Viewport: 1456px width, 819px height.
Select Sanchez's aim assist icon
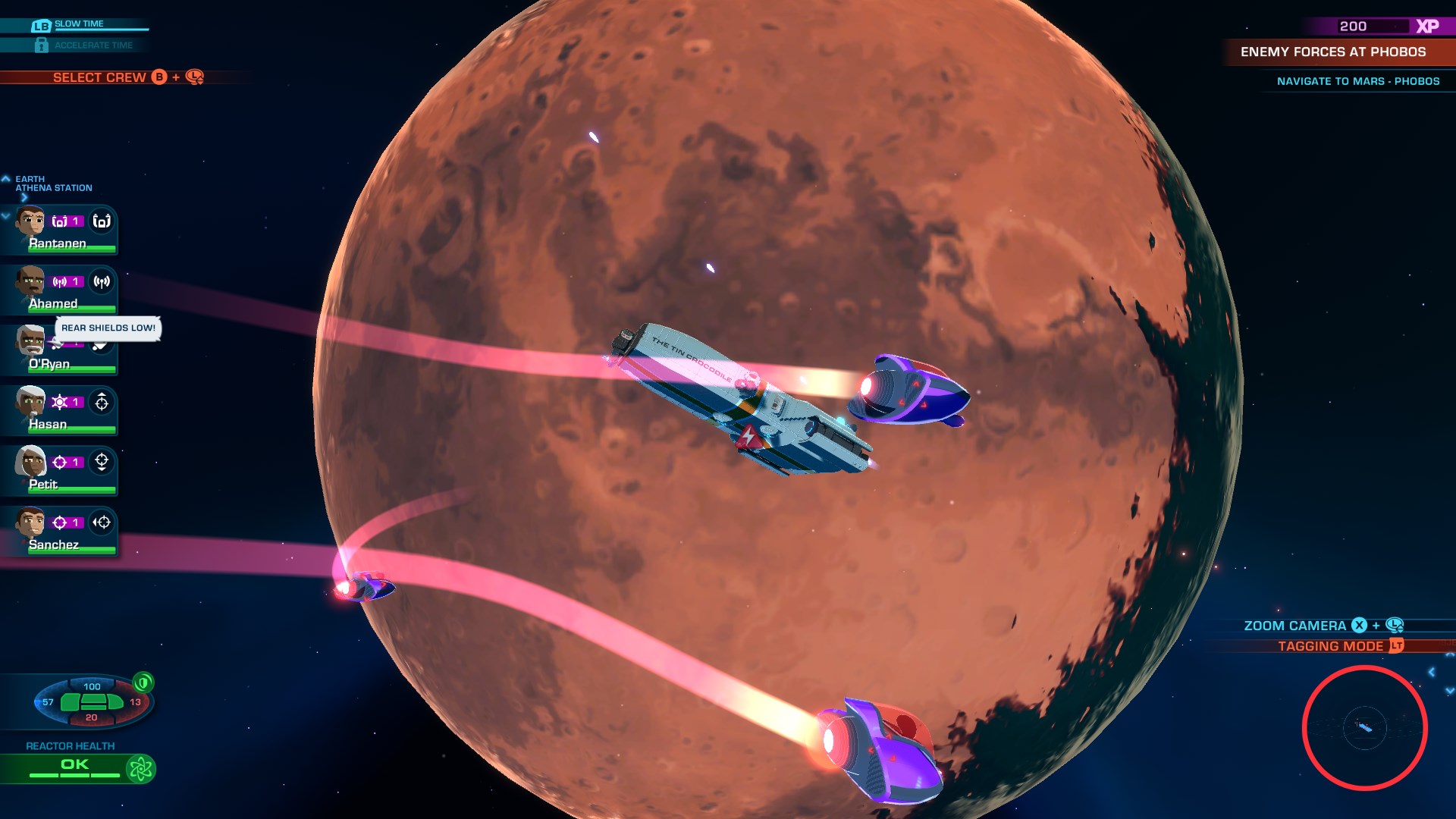pyautogui.click(x=102, y=523)
